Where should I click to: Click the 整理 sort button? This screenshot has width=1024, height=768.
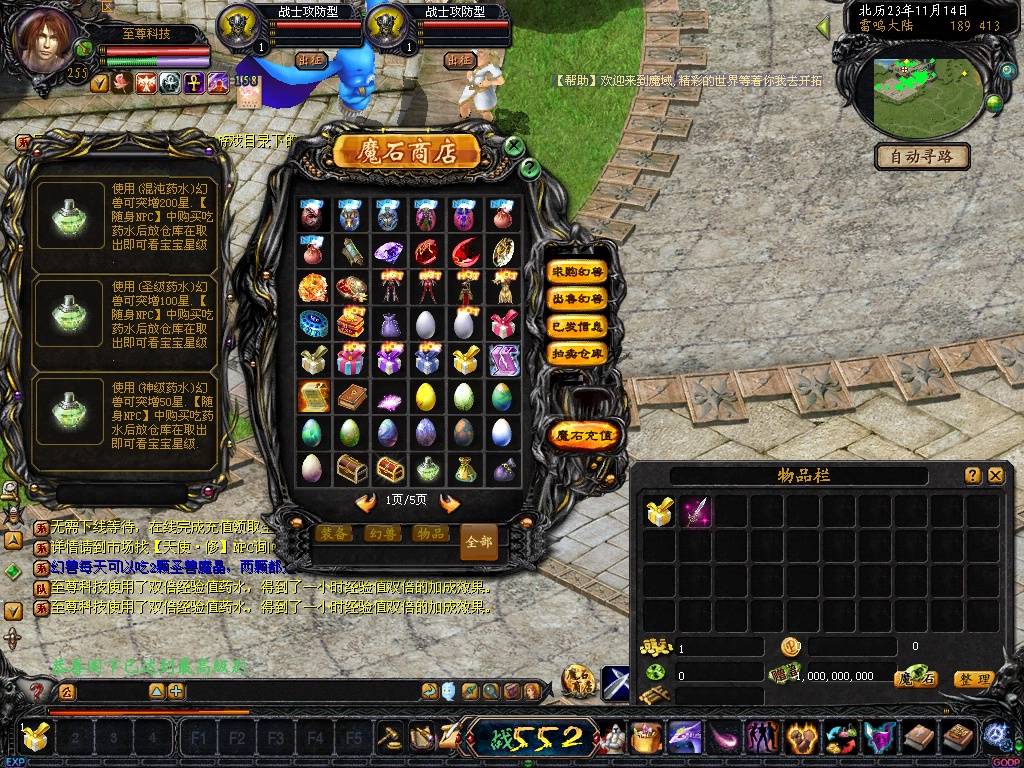(x=973, y=679)
